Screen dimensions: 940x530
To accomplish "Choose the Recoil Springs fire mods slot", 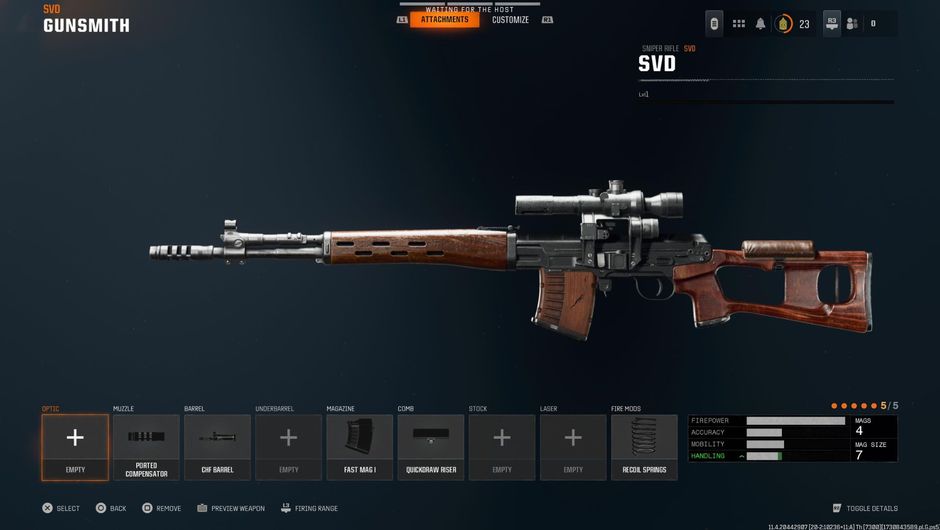I will [644, 447].
